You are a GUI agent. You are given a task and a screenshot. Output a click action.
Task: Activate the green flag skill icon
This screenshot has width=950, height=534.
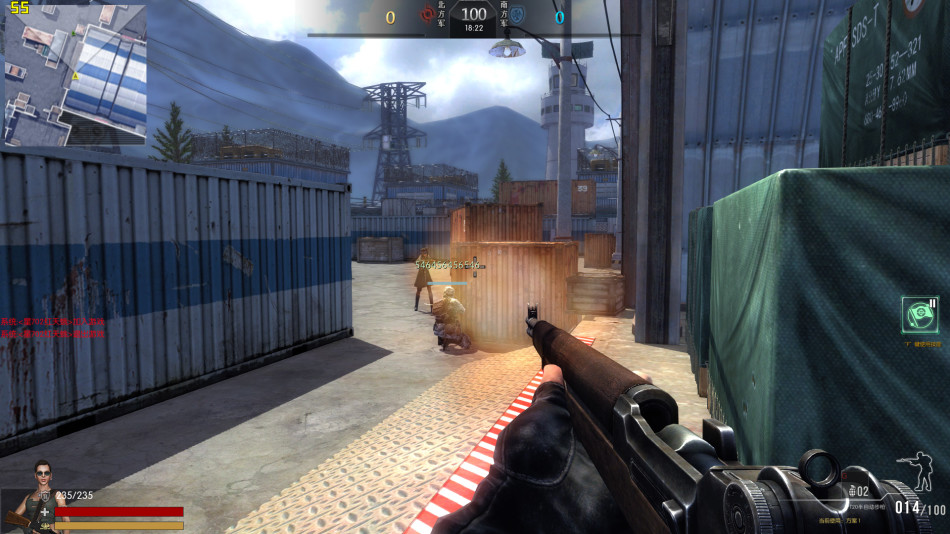tap(919, 315)
